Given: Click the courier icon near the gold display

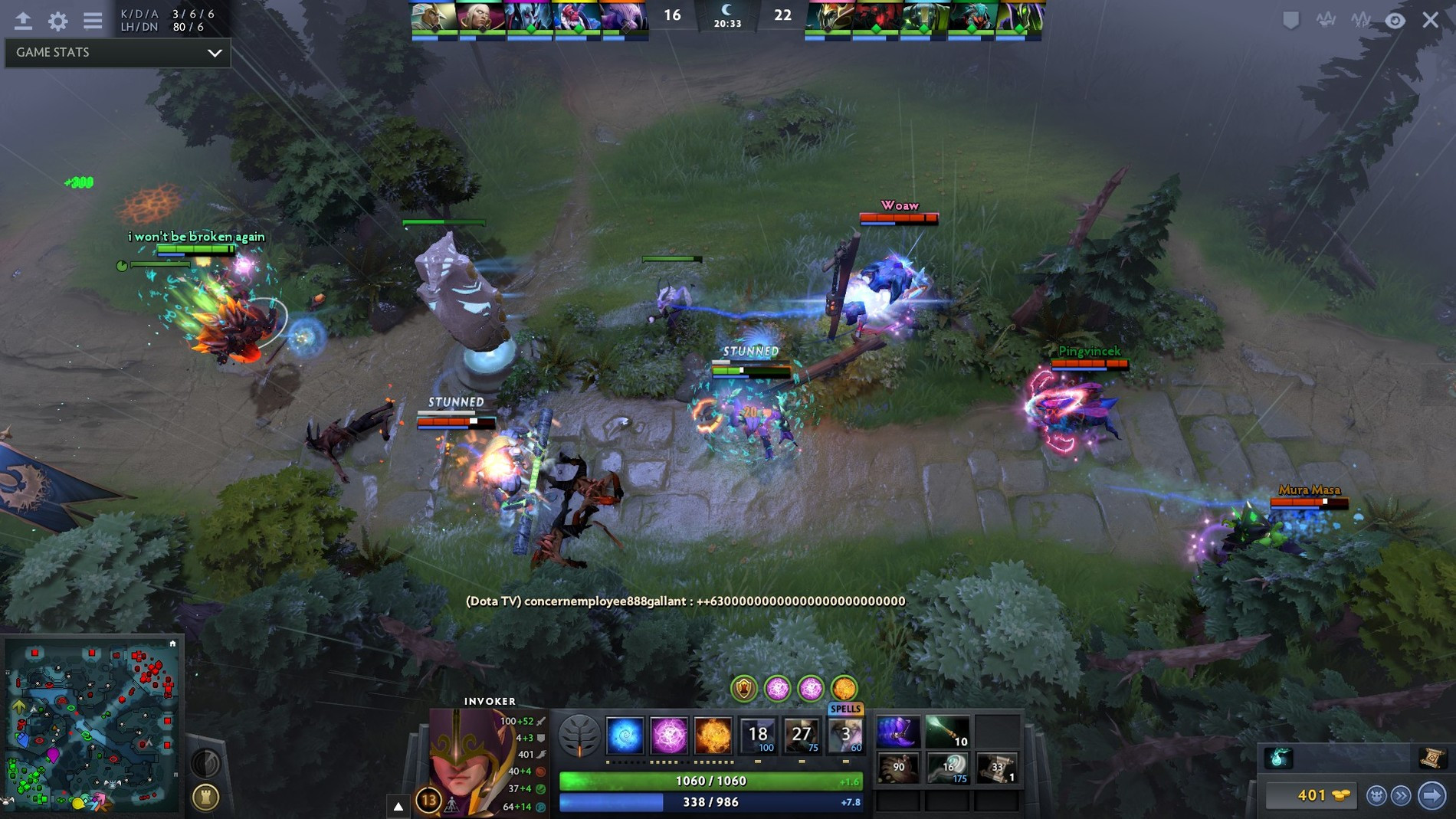Looking at the screenshot, I should click(1376, 795).
